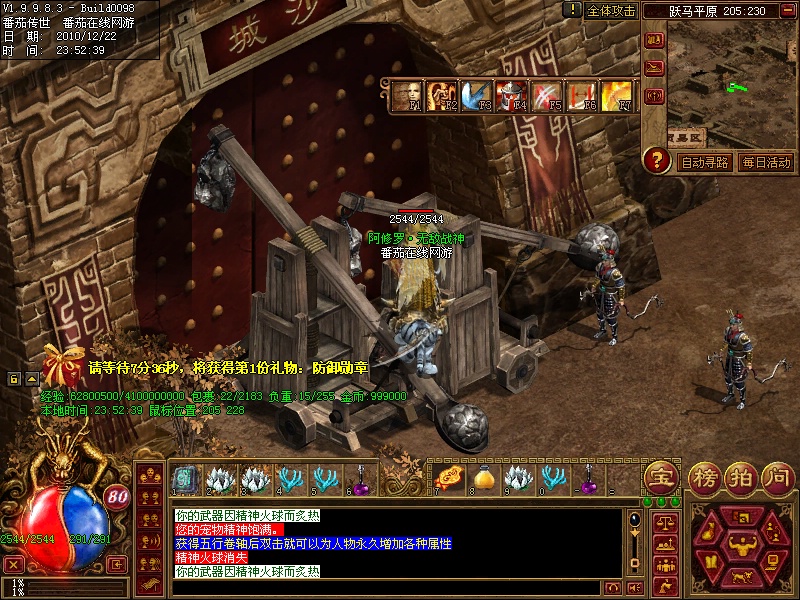Use the F1 face skill icon
Viewport: 800px width, 600px height.
coord(407,96)
